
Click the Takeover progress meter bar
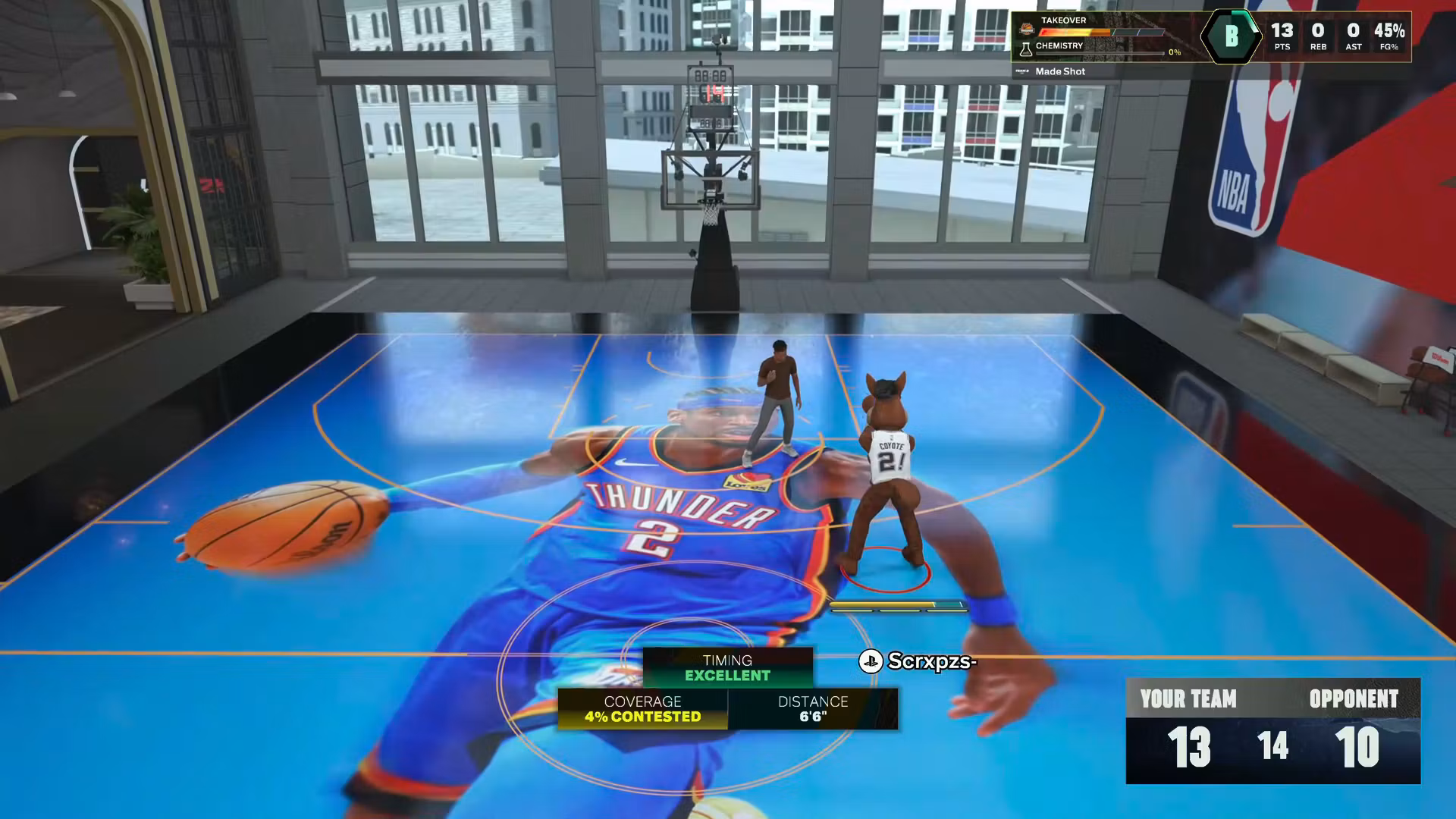point(1102,32)
